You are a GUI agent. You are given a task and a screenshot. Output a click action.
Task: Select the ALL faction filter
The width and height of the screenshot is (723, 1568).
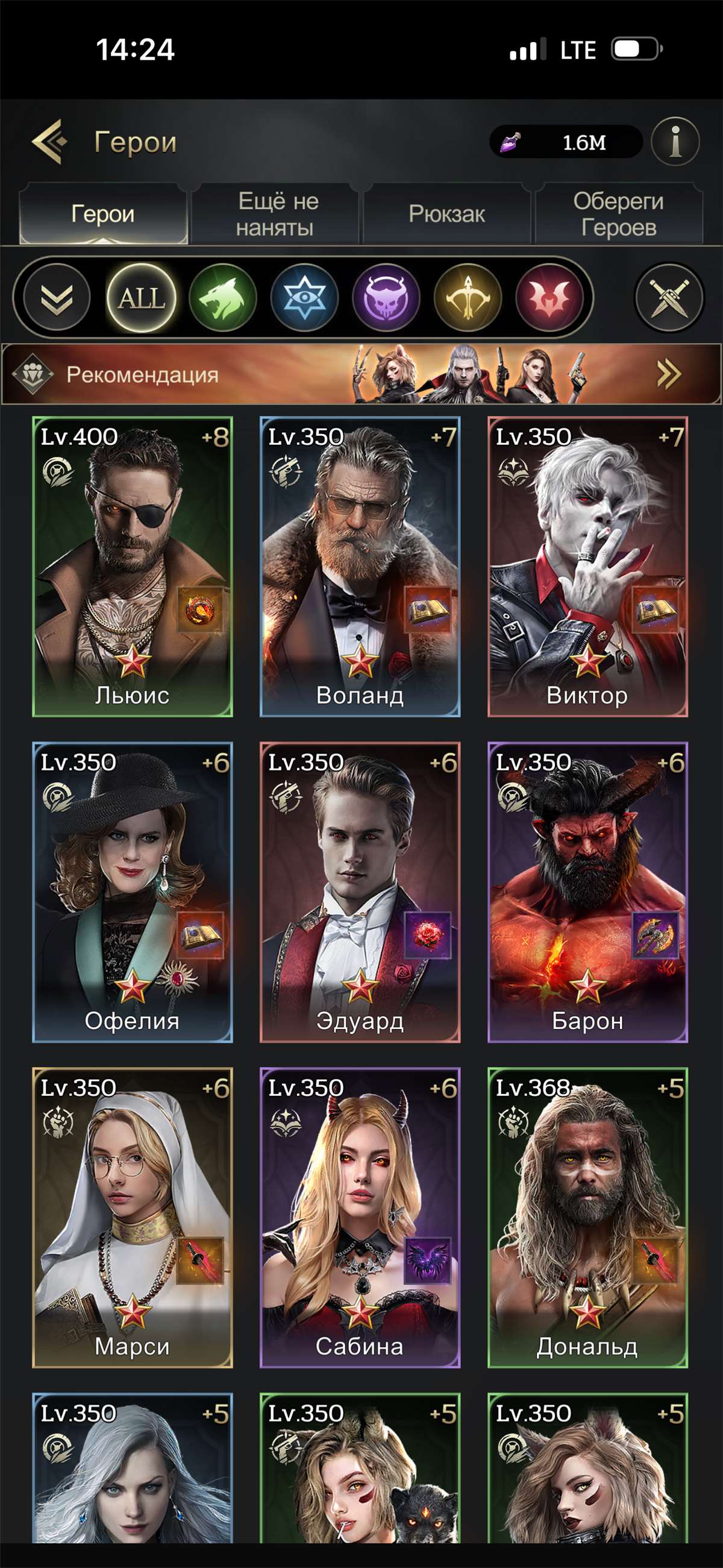[x=141, y=298]
